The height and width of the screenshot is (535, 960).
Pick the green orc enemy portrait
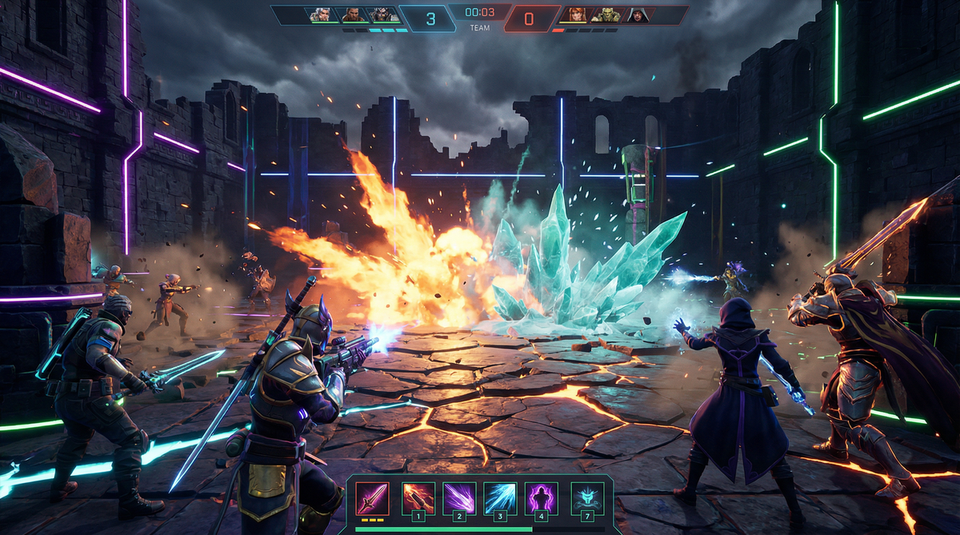coord(607,15)
